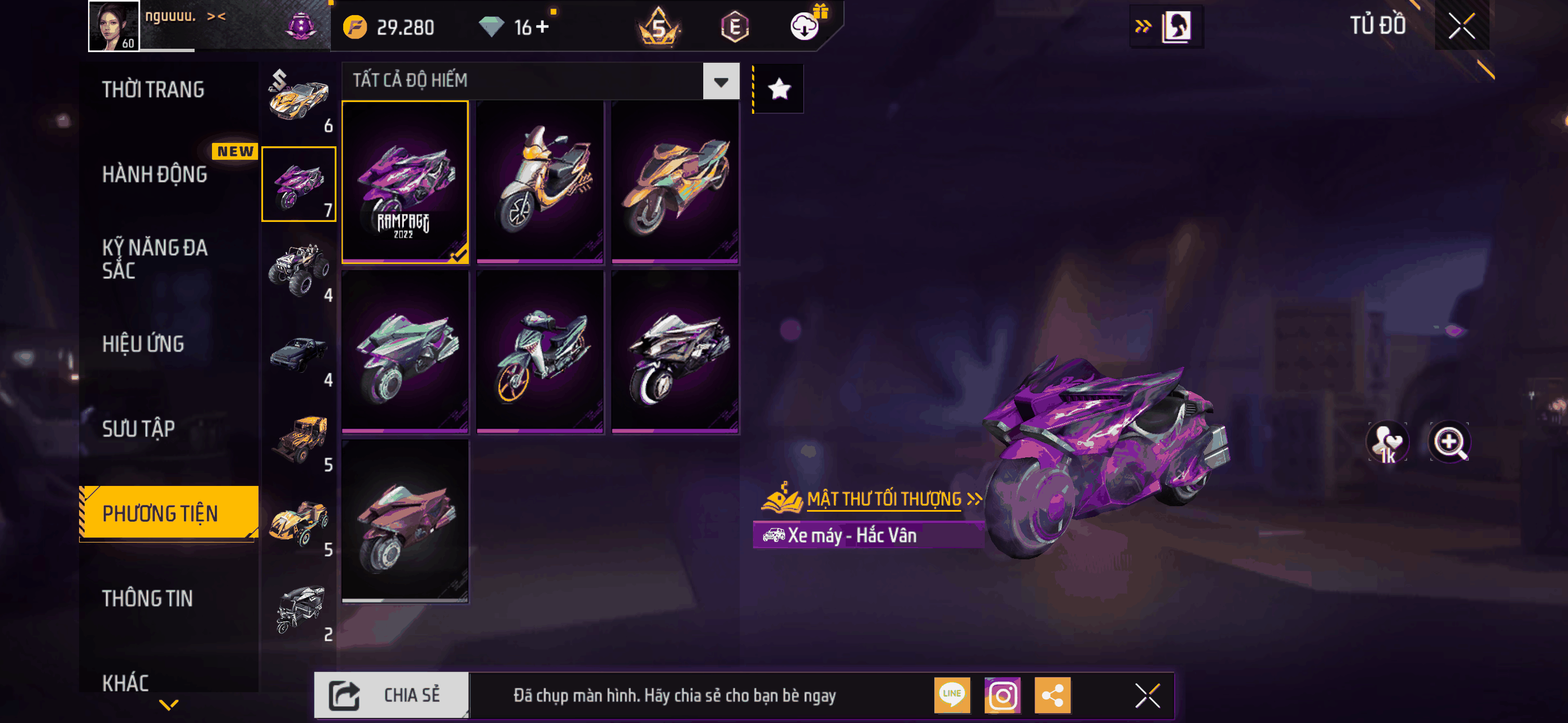Viewport: 1568px width, 723px height.
Task: Share the screenshot to Instagram
Action: [1003, 695]
